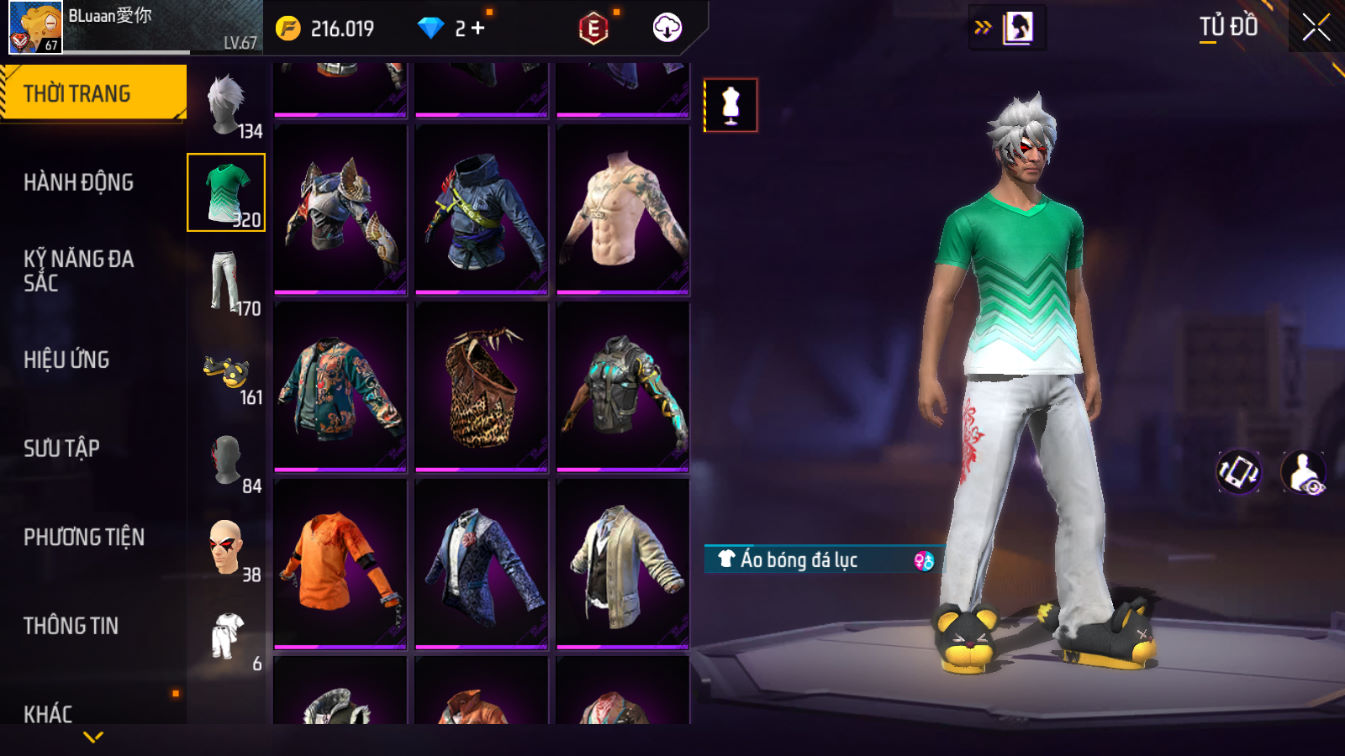Open the outfit set subcategory with 6 items
The image size is (1345, 756).
coord(227,636)
